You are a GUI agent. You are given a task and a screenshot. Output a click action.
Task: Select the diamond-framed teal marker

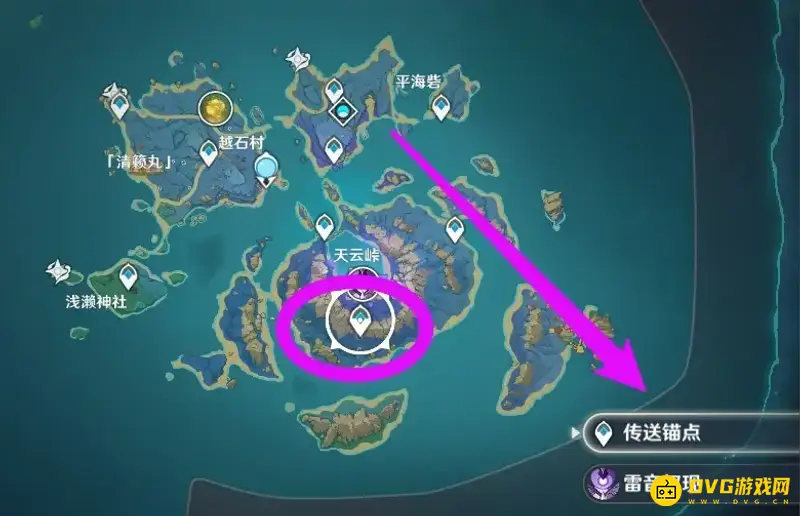click(345, 109)
